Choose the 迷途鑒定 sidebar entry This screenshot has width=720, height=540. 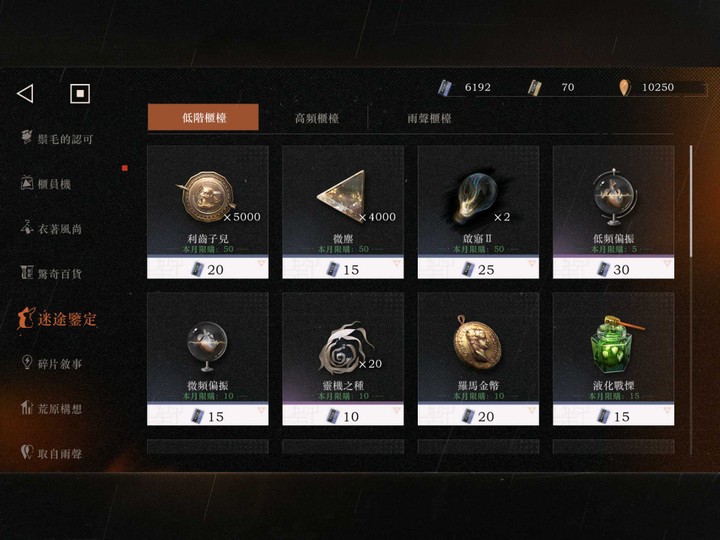60,319
